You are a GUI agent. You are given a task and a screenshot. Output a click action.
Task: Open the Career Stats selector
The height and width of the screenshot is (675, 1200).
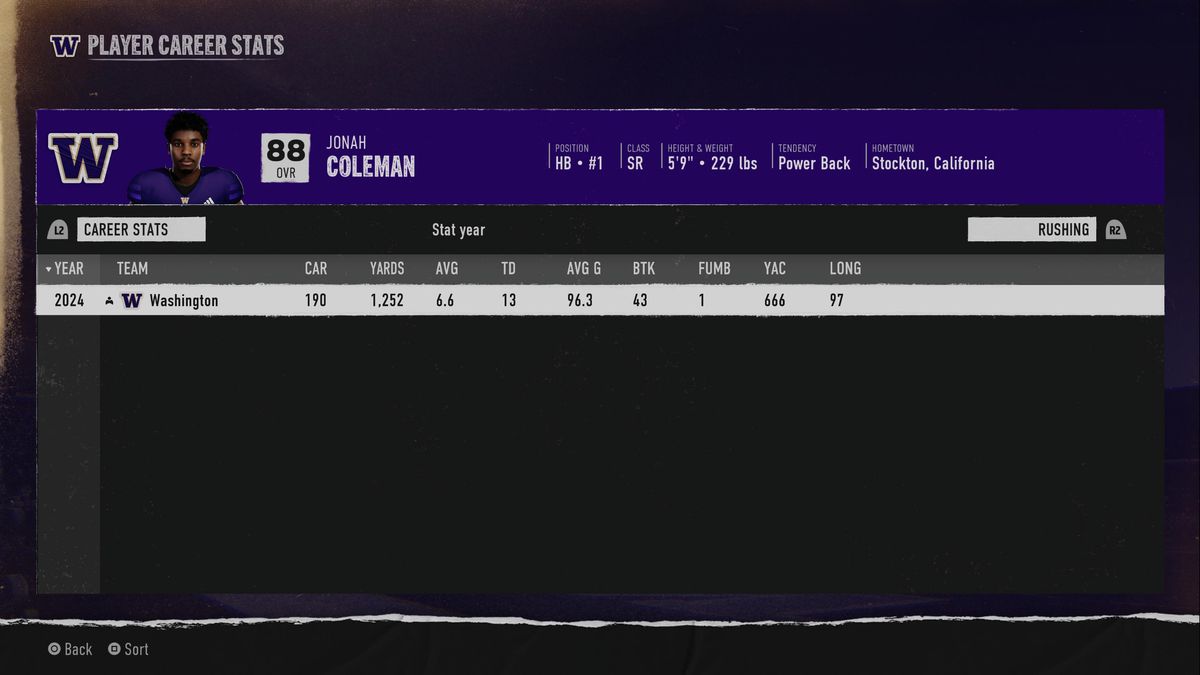click(140, 230)
